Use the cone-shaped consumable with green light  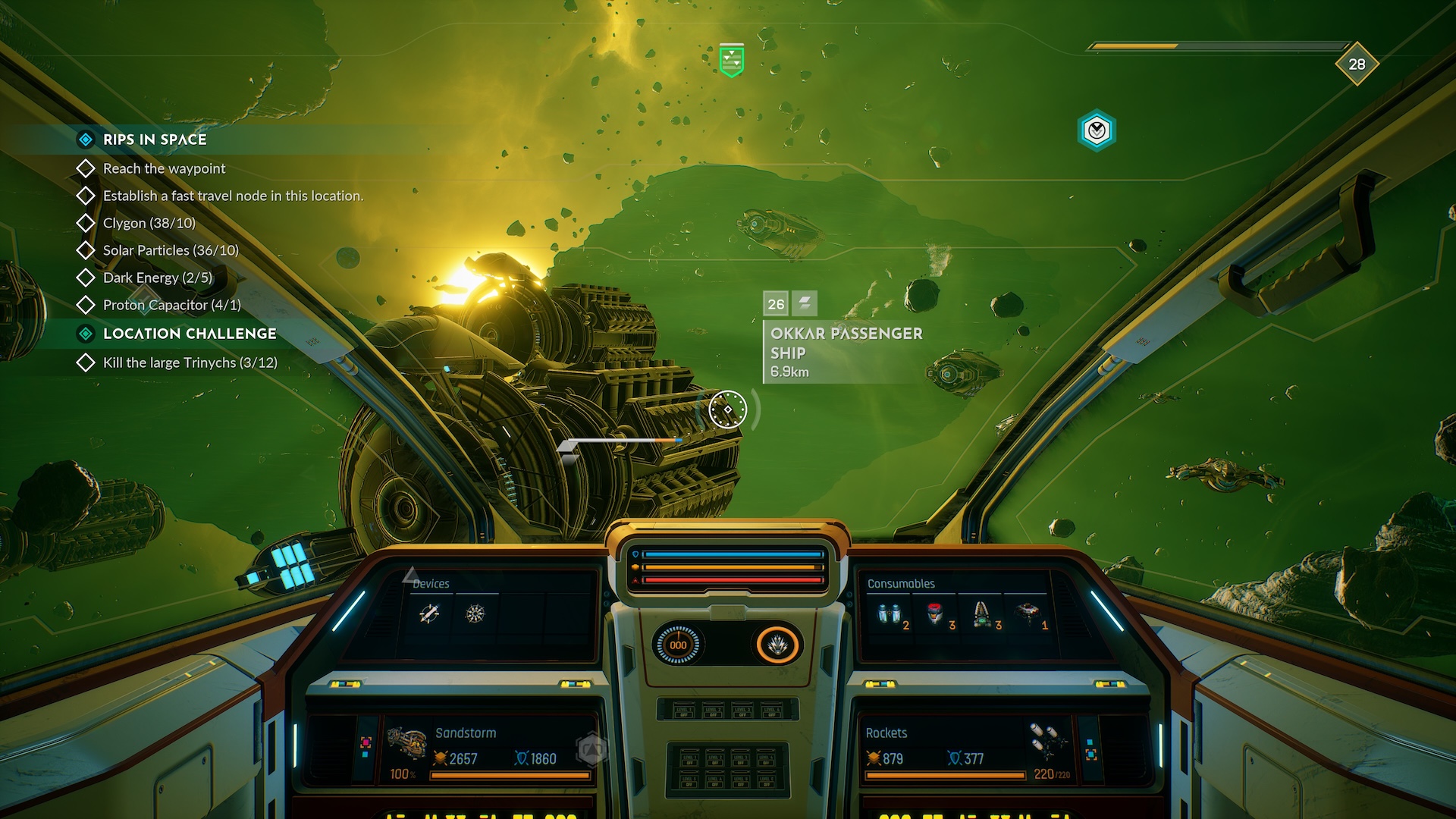pos(982,613)
